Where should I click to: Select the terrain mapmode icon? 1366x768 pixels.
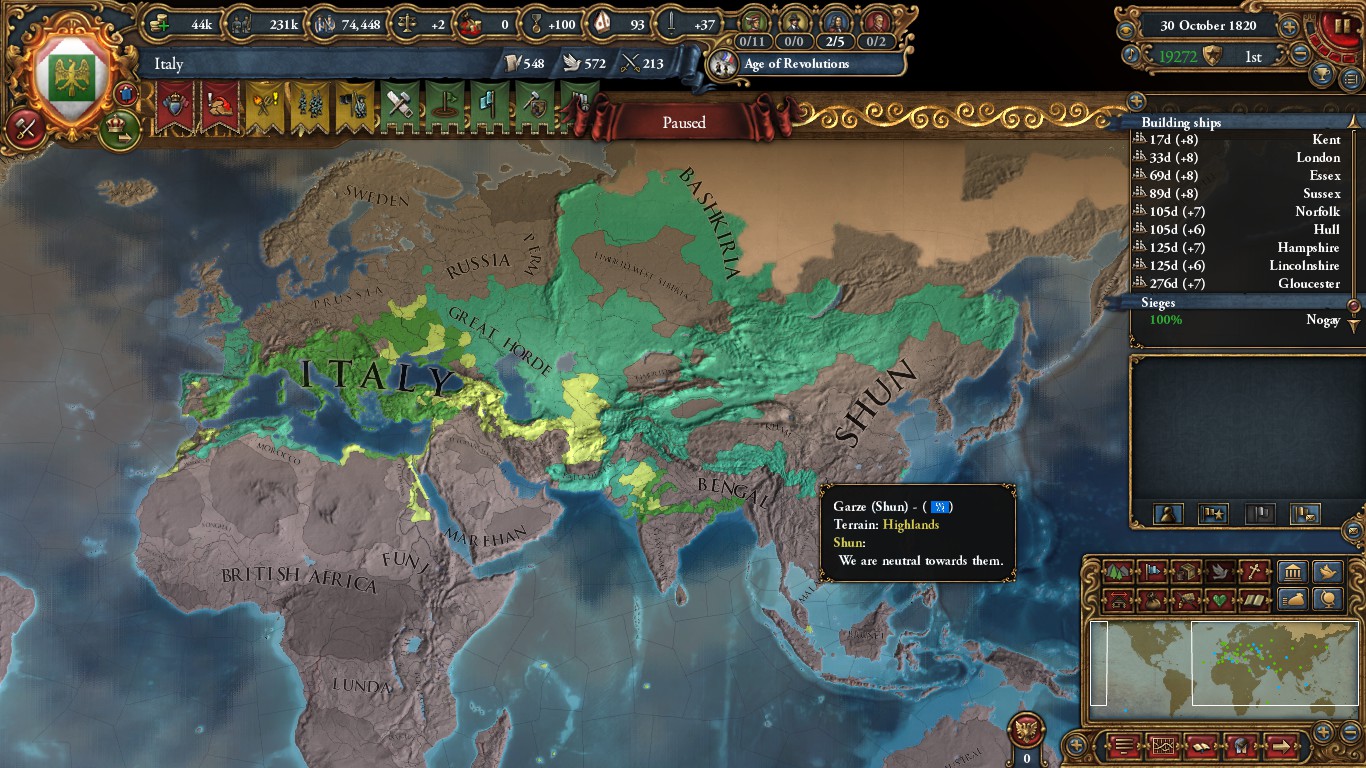tap(1117, 572)
